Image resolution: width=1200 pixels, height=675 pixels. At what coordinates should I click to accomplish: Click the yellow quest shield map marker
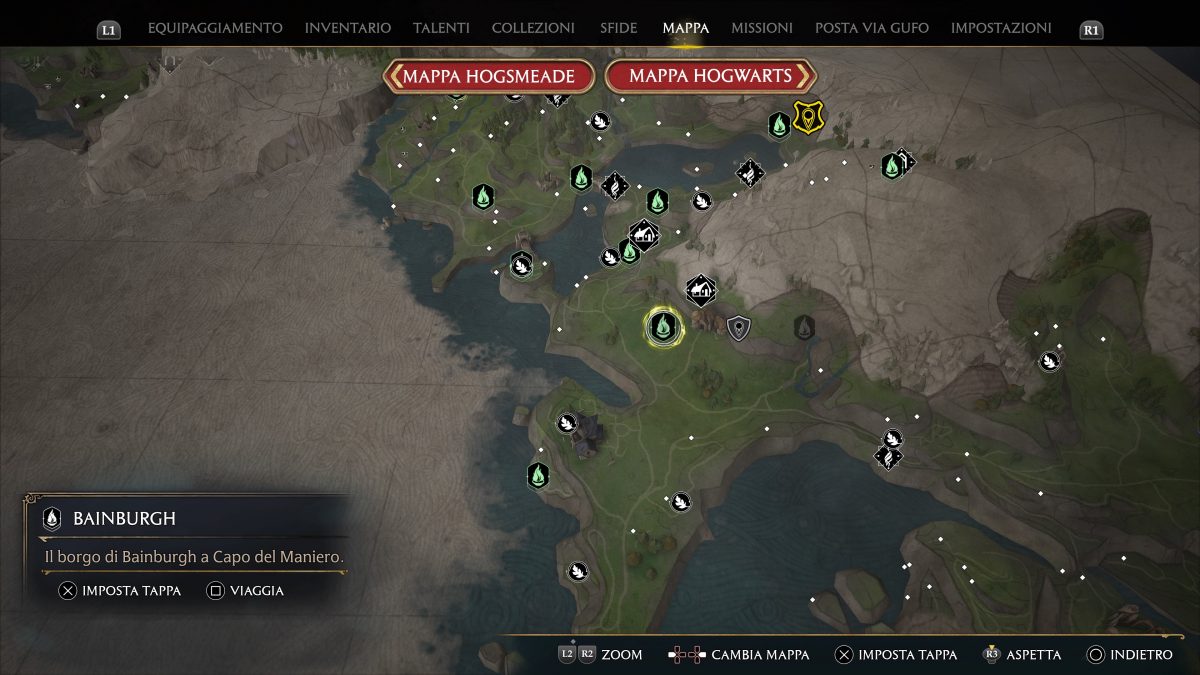[x=806, y=116]
